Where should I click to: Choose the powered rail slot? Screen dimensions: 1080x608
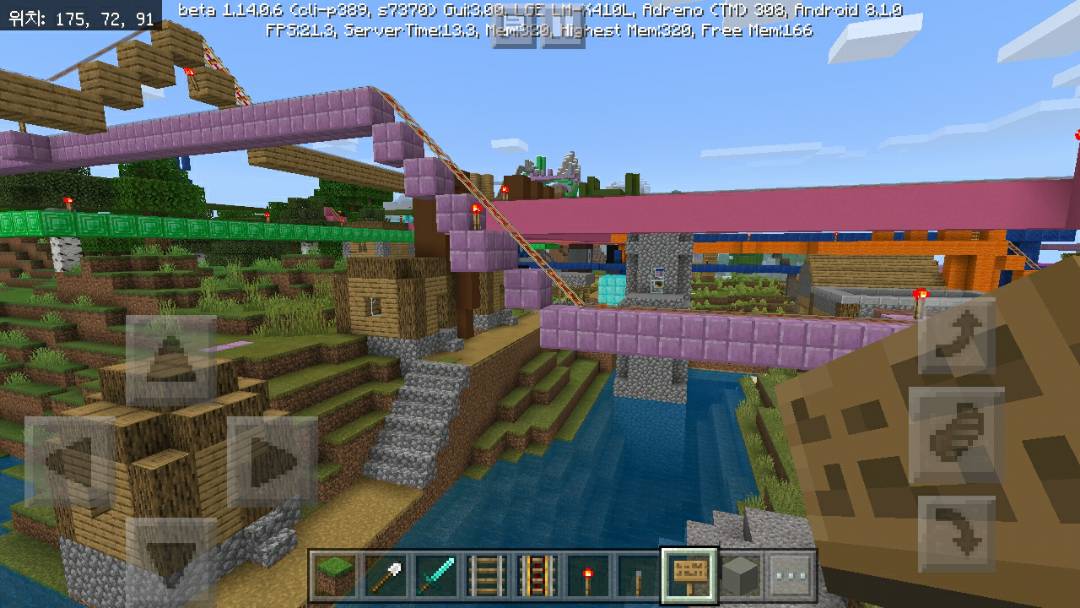tap(537, 577)
